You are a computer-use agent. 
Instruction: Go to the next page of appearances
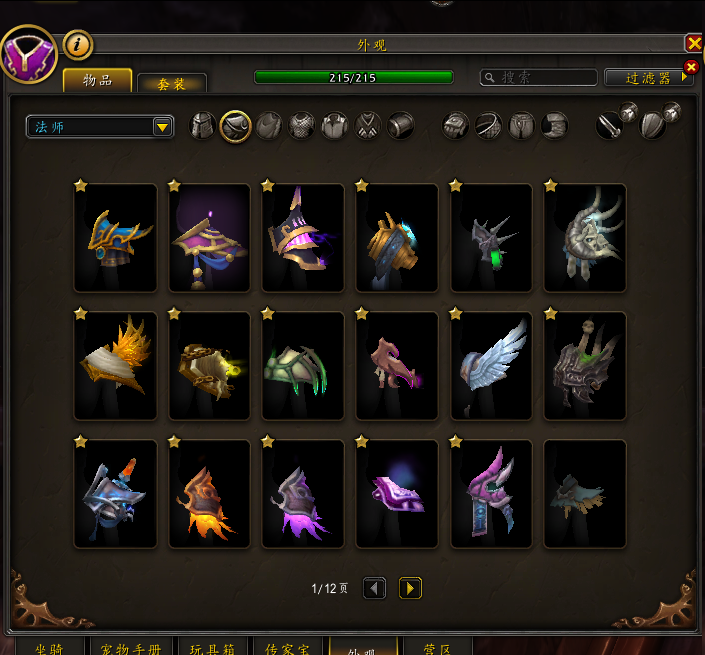pyautogui.click(x=410, y=588)
